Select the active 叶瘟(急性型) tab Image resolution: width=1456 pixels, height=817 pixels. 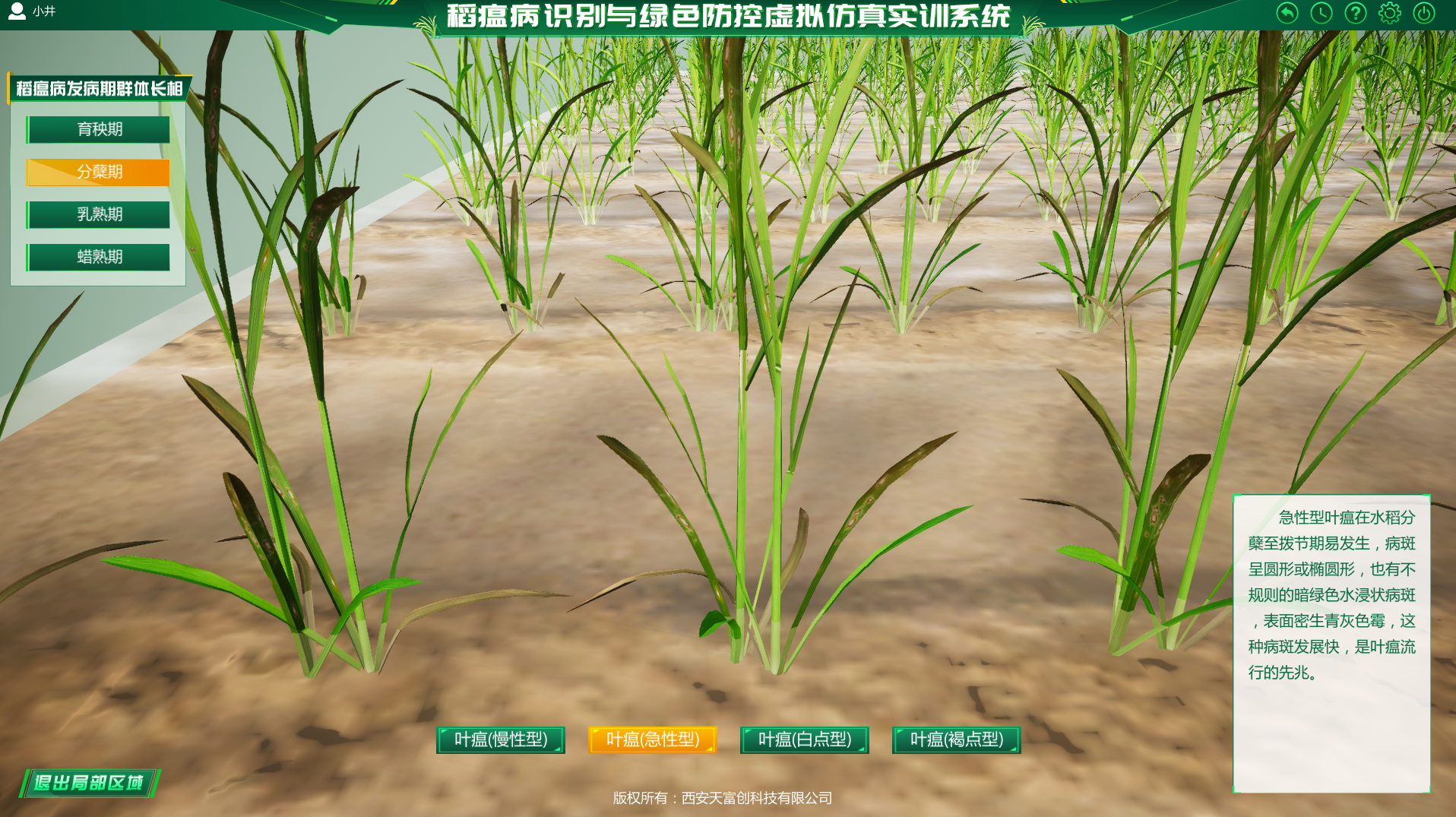[653, 739]
